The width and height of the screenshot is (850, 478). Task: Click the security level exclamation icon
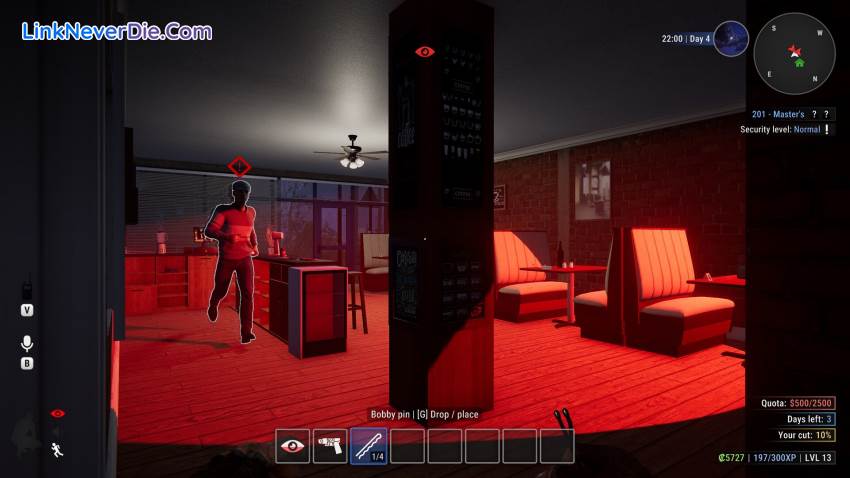click(x=827, y=129)
